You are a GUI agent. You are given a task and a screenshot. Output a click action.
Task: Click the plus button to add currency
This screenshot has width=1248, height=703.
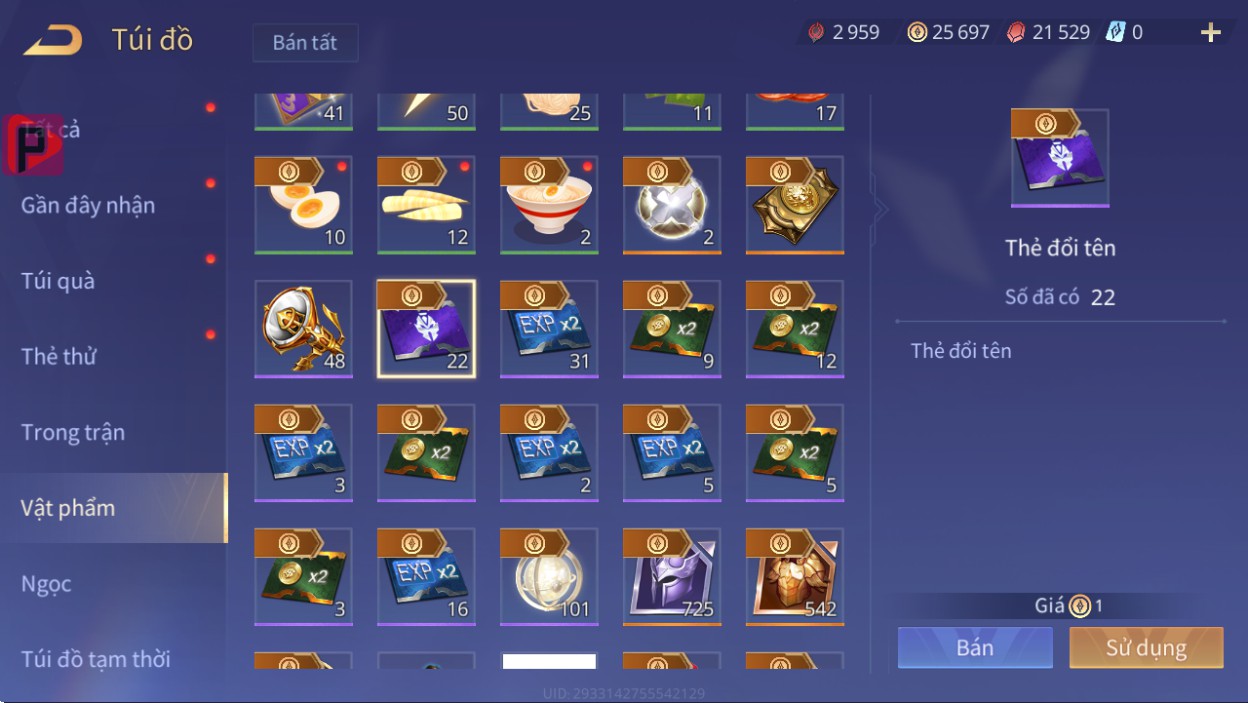pyautogui.click(x=1211, y=33)
